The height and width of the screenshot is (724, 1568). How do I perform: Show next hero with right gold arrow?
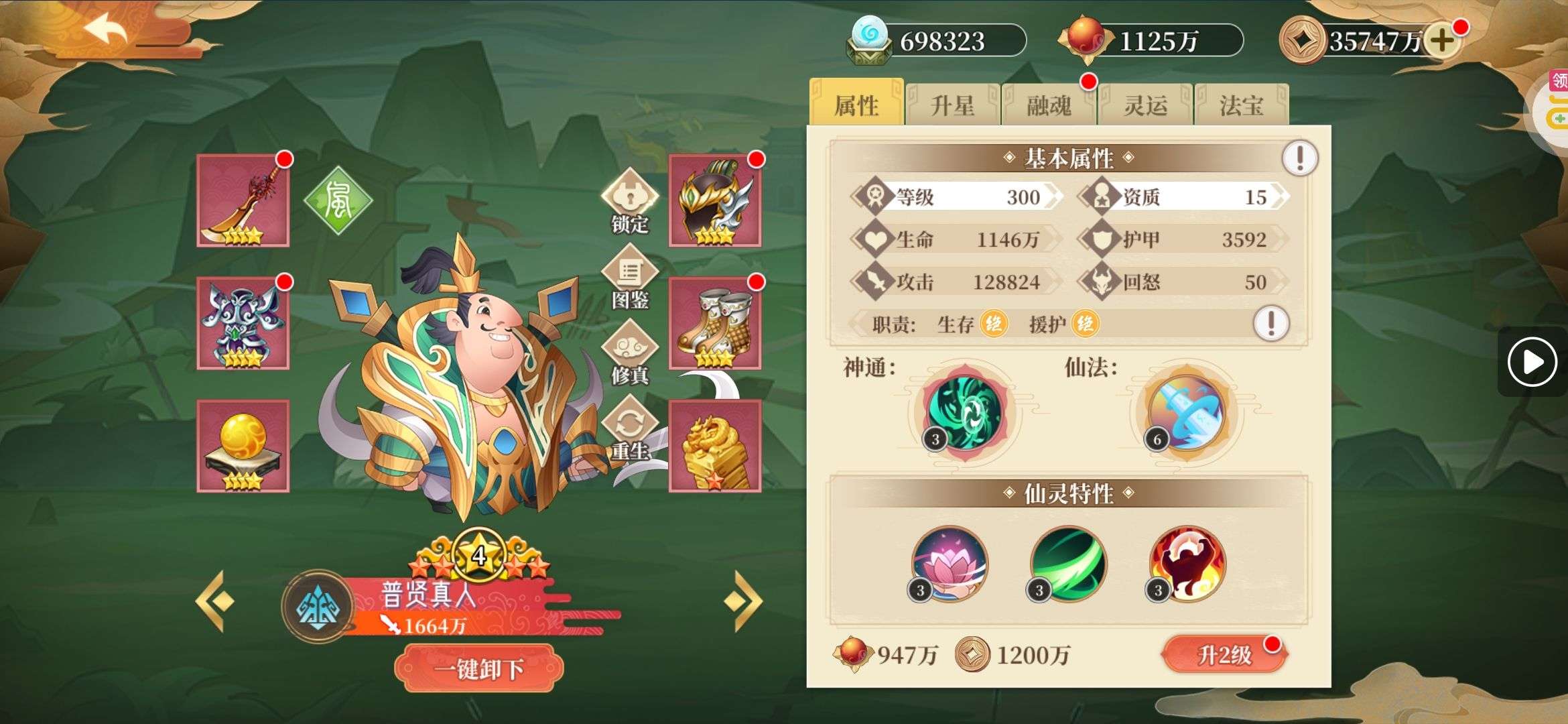[743, 601]
